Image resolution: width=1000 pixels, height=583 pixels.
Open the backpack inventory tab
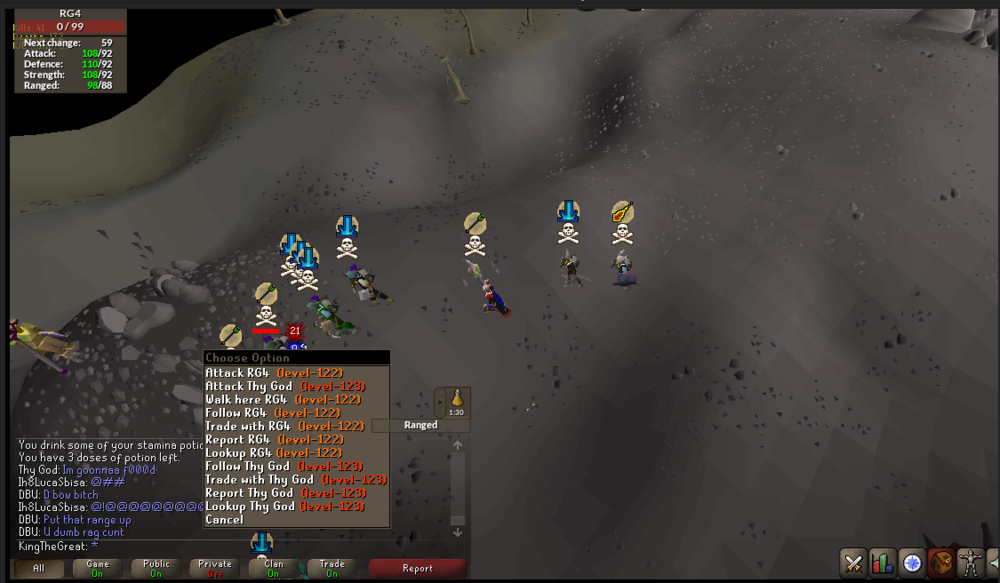click(940, 563)
